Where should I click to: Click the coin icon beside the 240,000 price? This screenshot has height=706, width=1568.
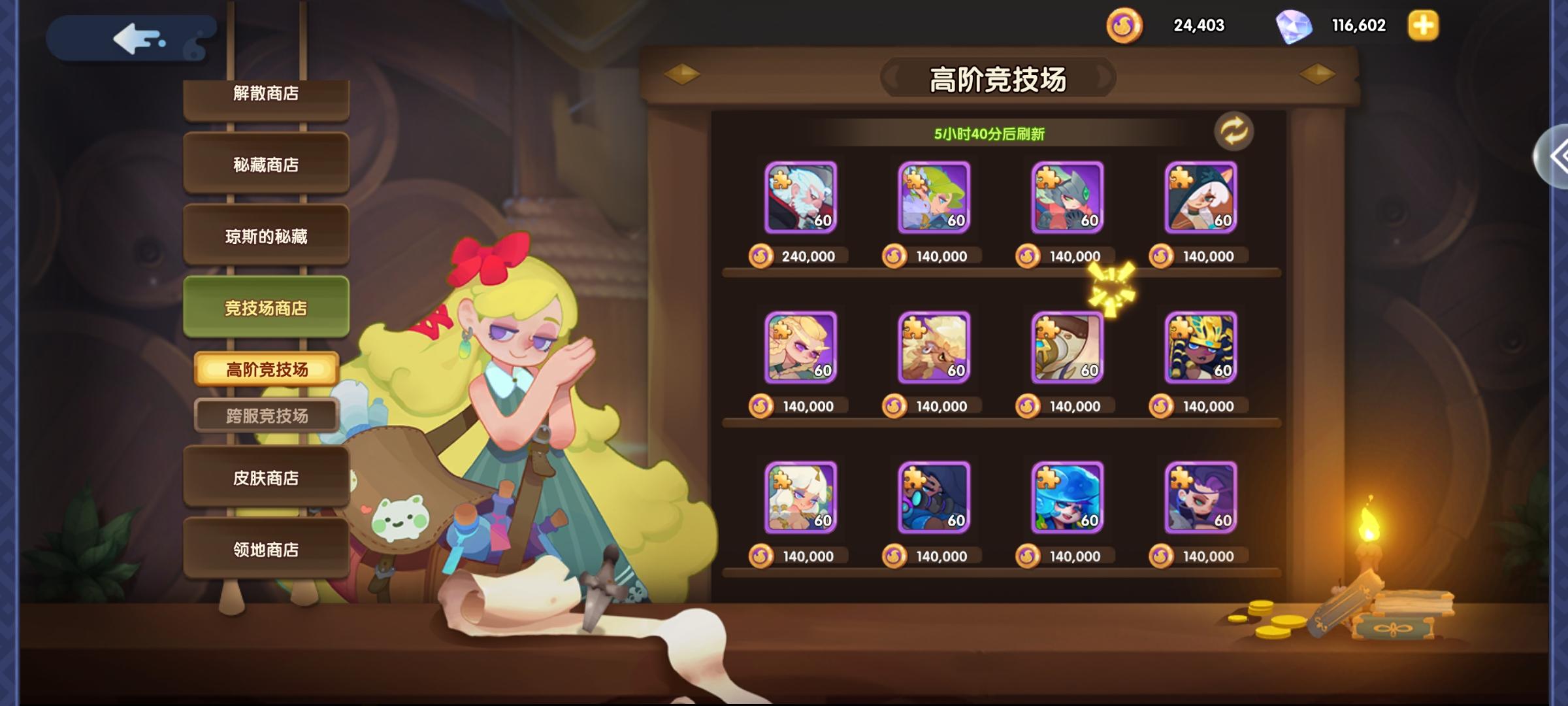(762, 256)
